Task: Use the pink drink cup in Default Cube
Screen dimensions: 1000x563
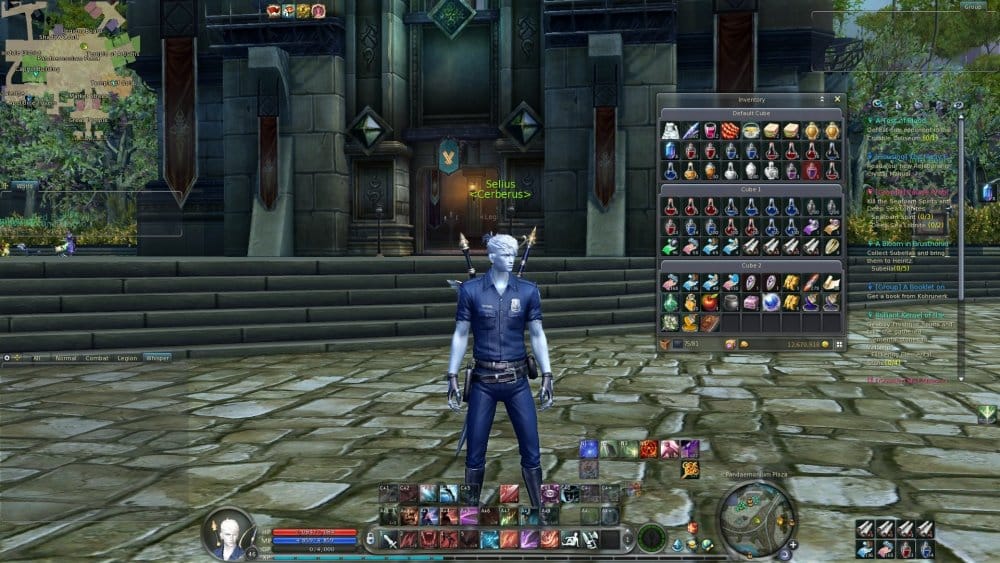Action: point(710,131)
